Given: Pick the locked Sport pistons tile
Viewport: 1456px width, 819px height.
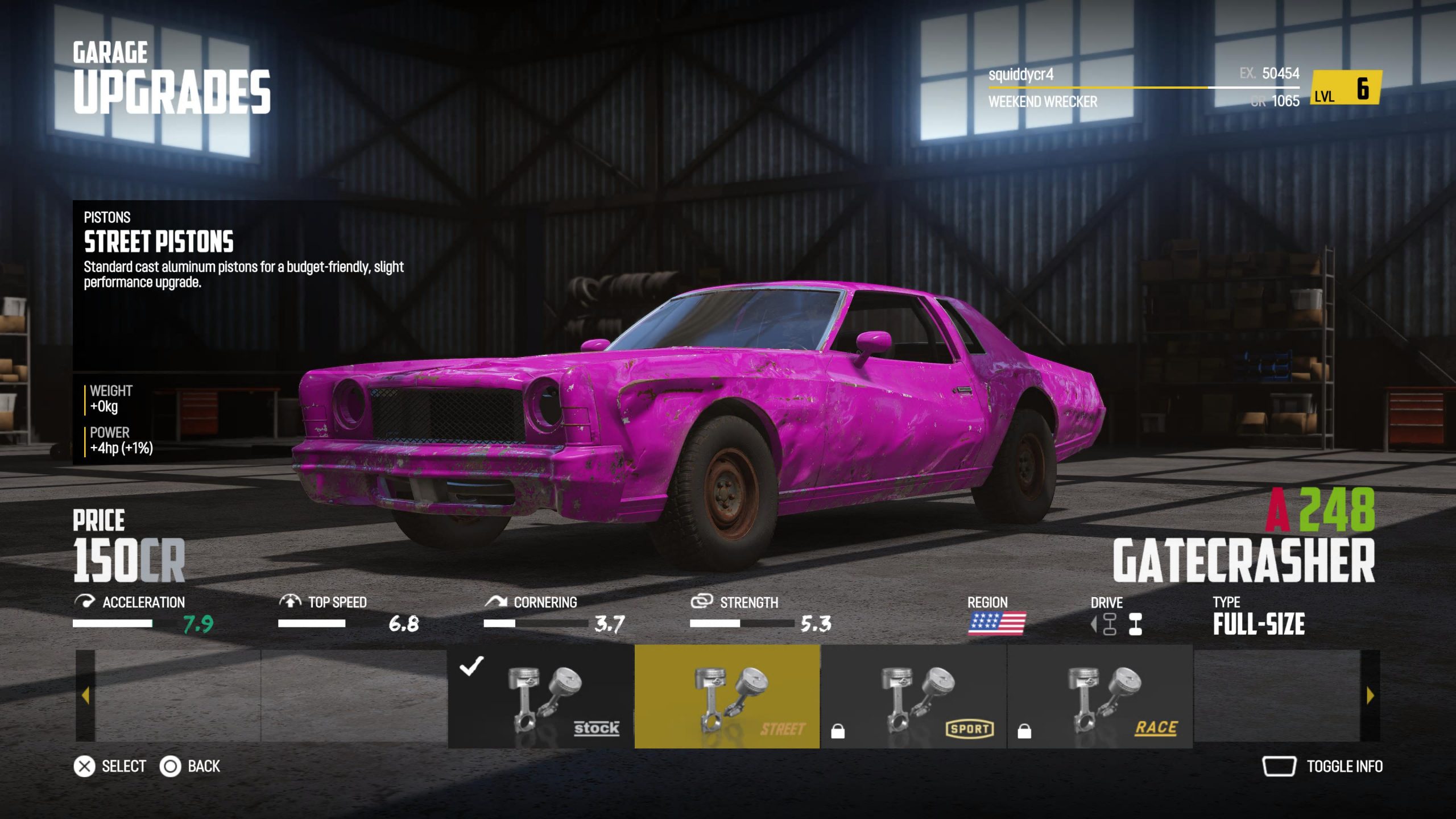Looking at the screenshot, I should [x=913, y=696].
